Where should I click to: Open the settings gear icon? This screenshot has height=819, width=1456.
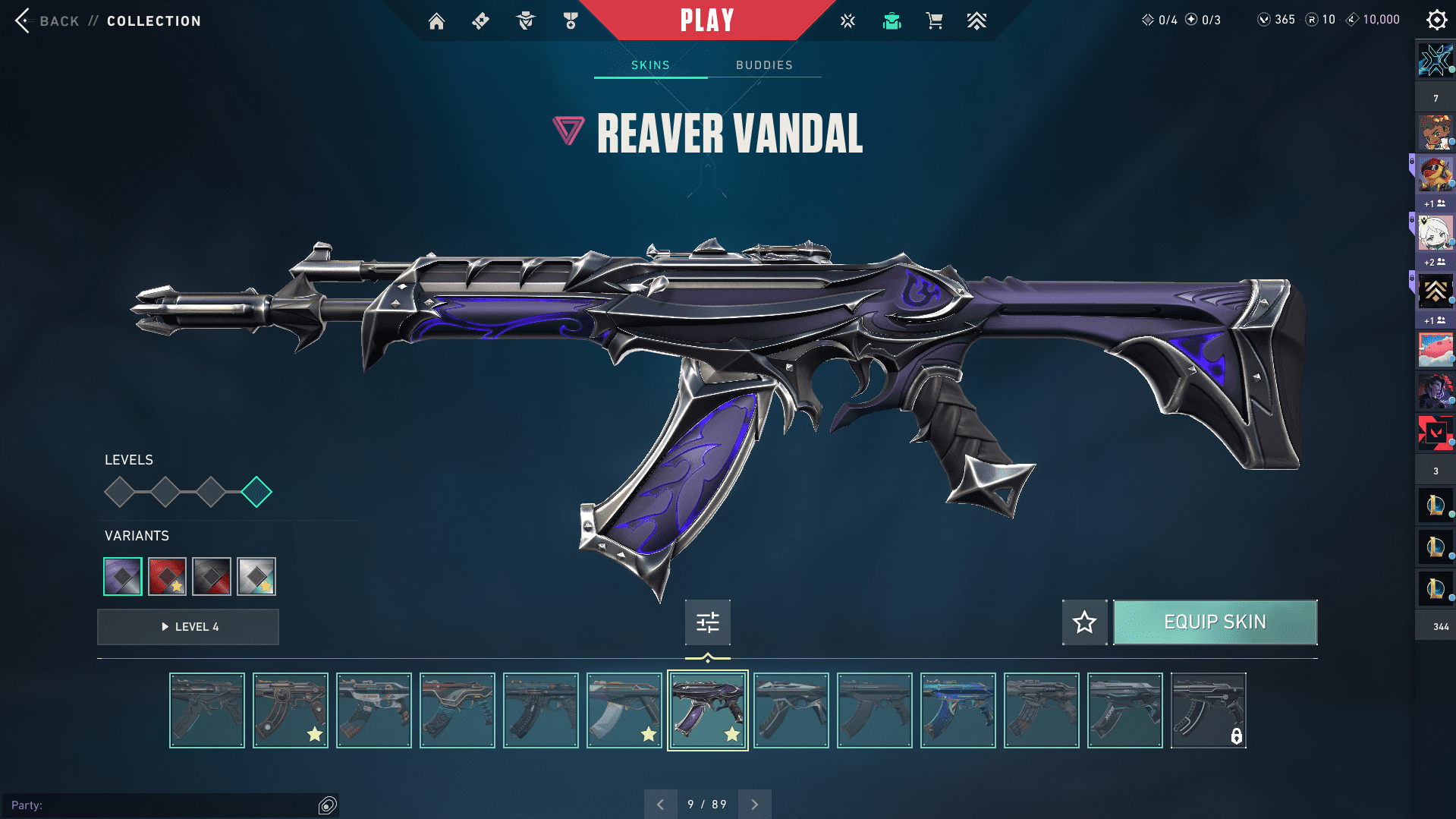tap(1436, 20)
